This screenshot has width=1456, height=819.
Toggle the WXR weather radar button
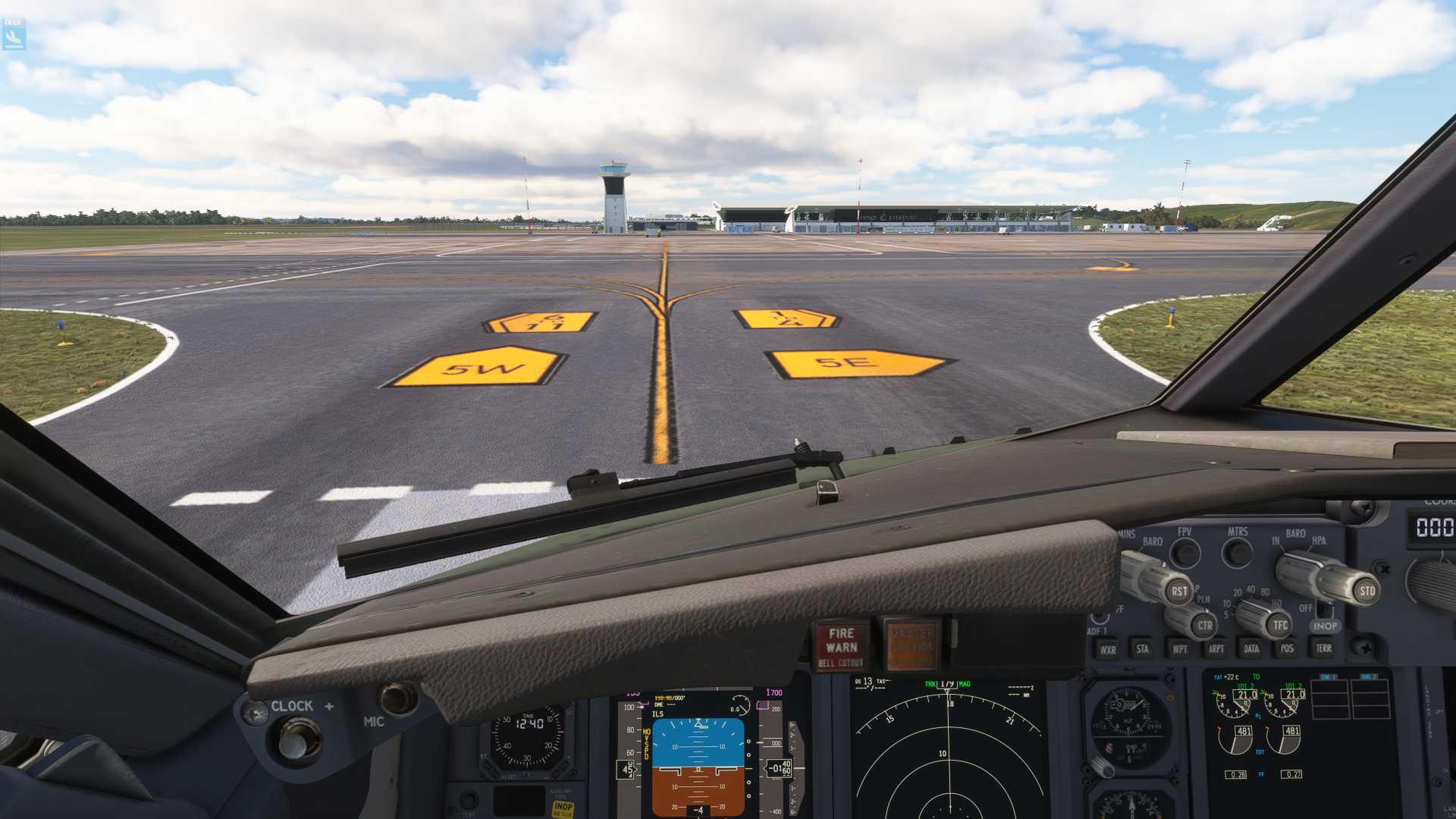1108,650
